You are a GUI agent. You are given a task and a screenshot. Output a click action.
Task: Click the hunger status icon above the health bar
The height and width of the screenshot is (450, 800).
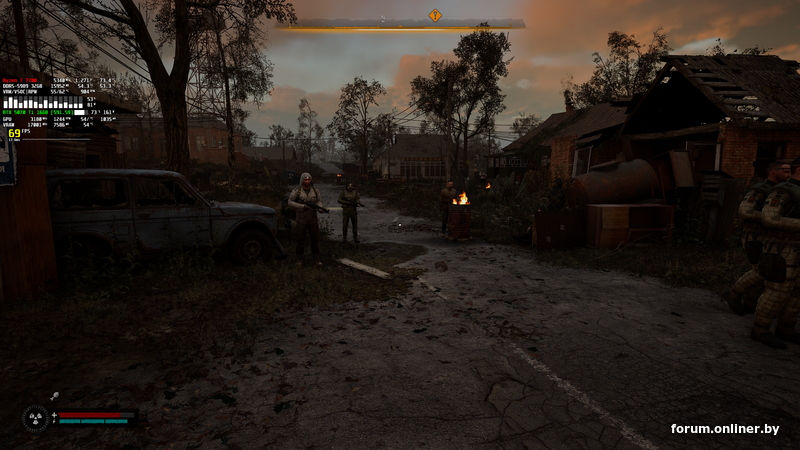(54, 397)
